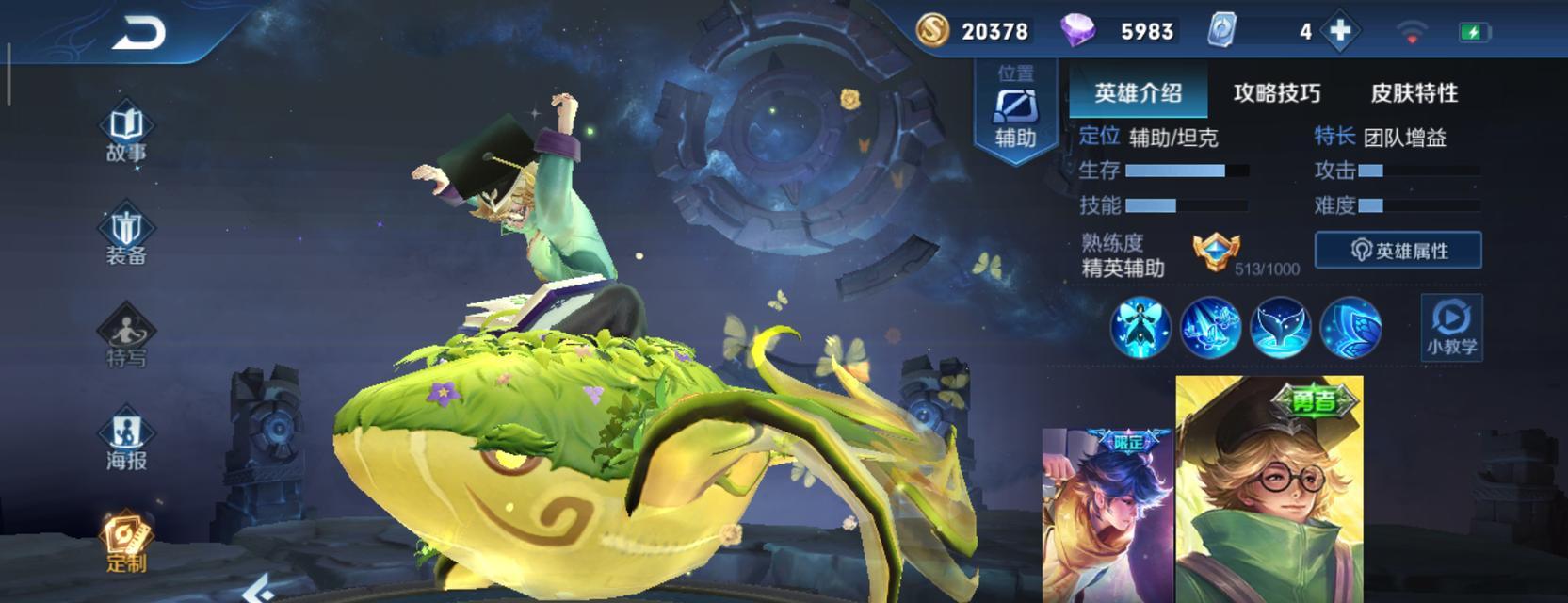The height and width of the screenshot is (603, 1568).
Task: Select the 勇者 graduate skin thumbnail
Action: pos(1269,490)
